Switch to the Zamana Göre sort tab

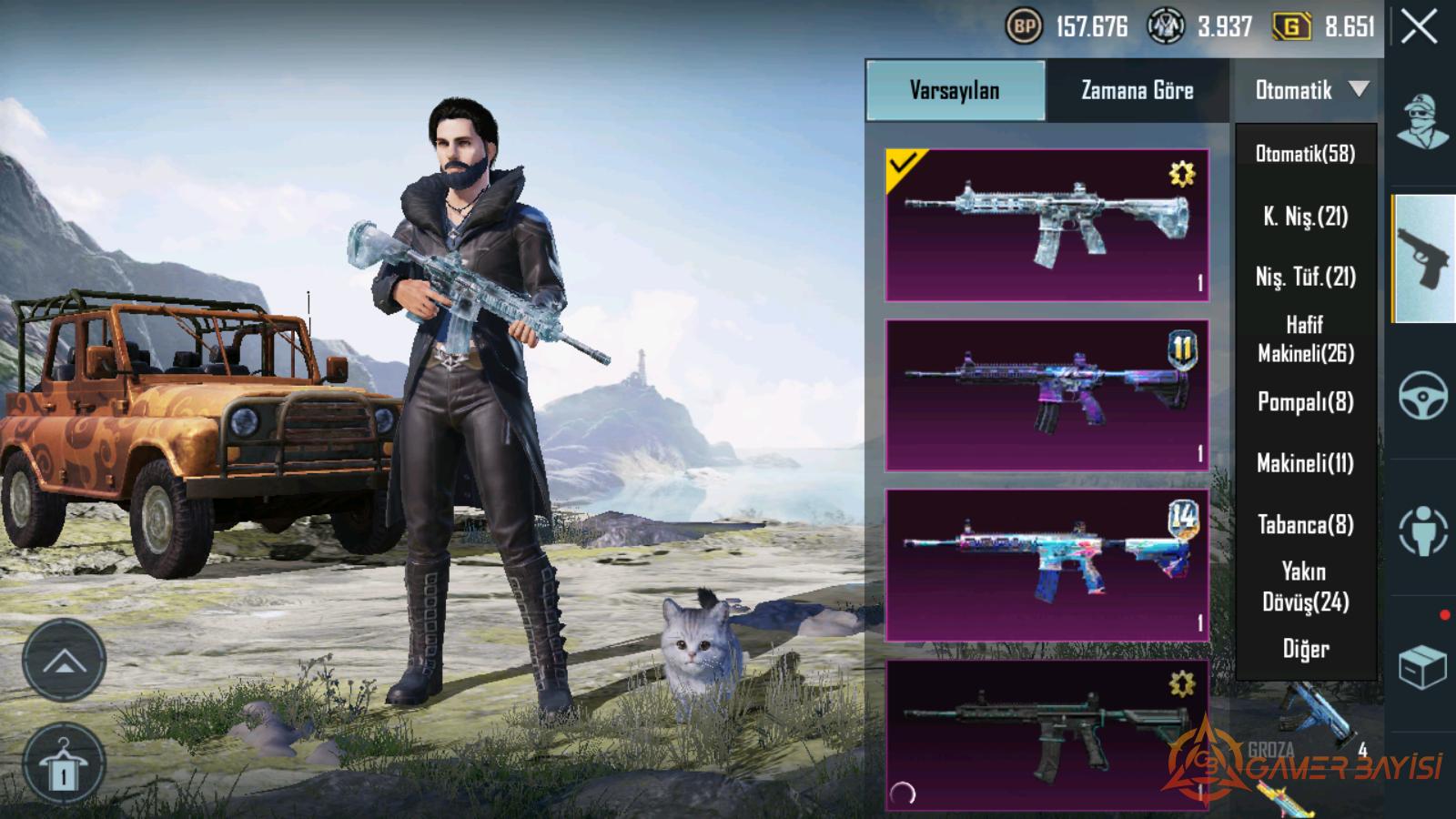1137,90
